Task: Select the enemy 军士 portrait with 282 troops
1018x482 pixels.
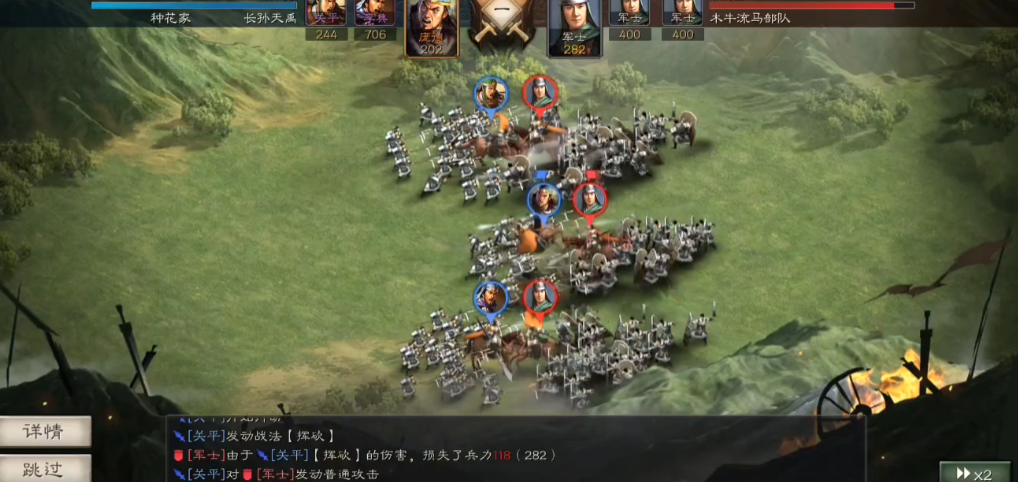Action: click(573, 26)
